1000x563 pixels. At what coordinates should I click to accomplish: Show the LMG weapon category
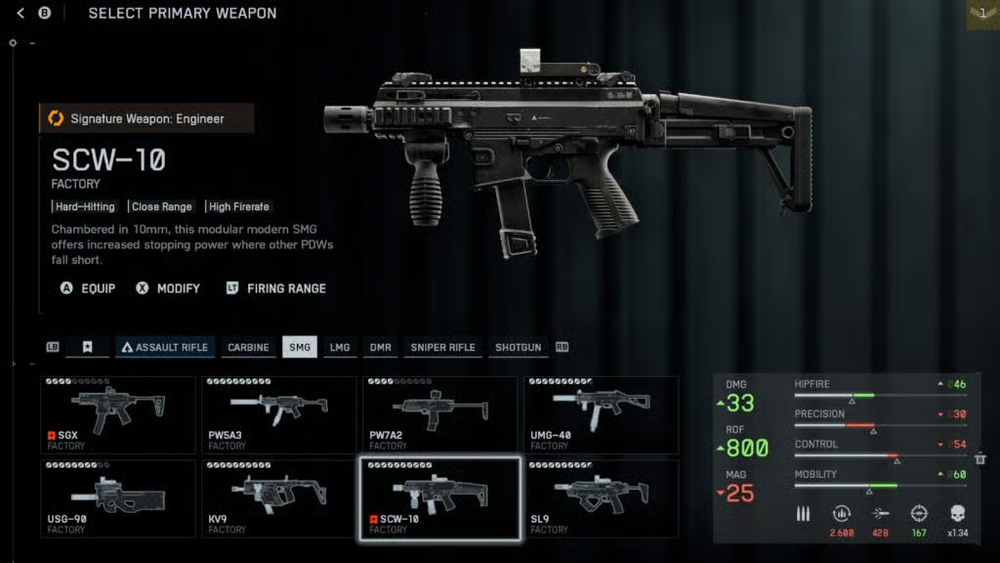pos(340,347)
